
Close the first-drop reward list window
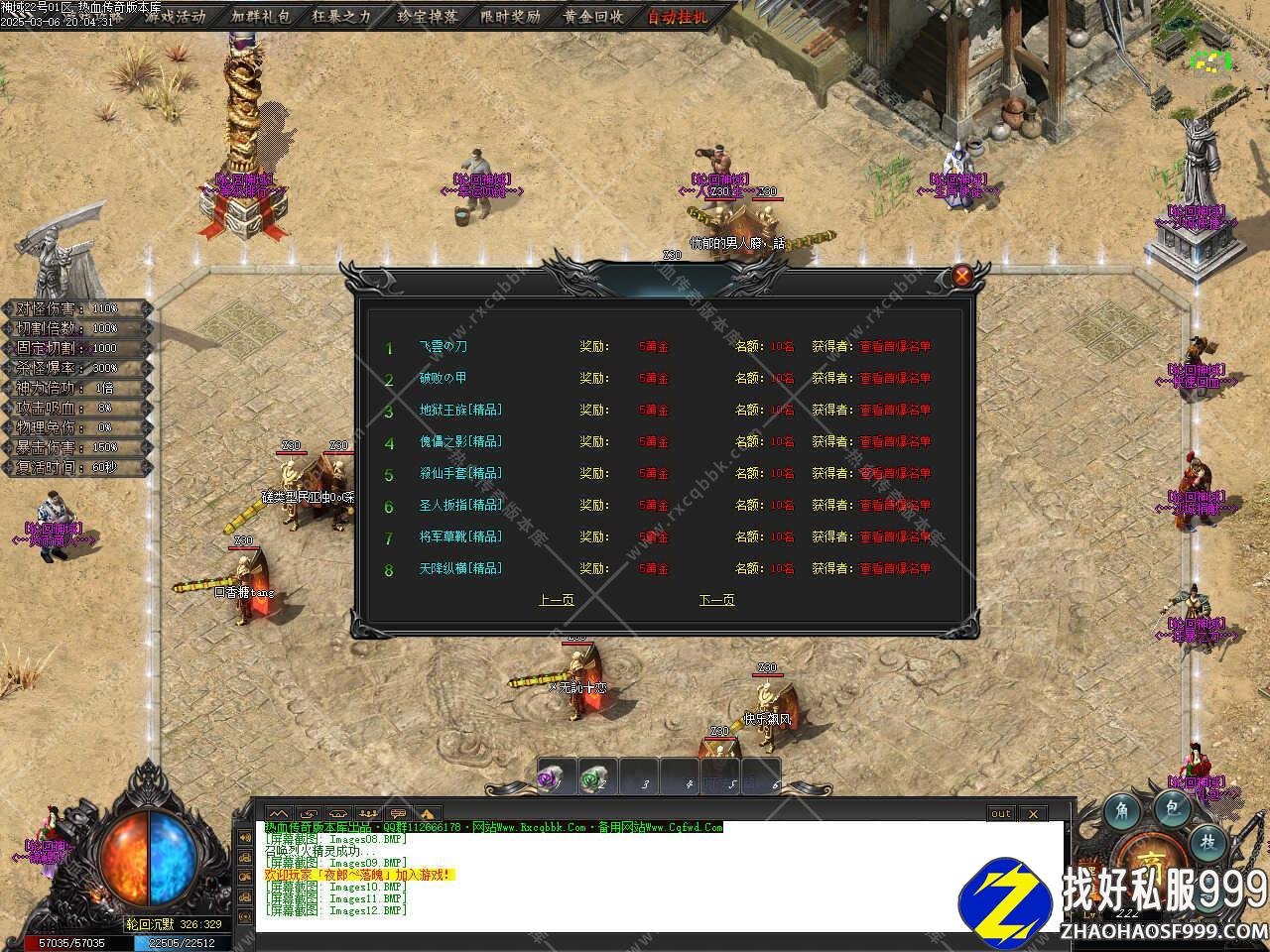click(x=961, y=277)
